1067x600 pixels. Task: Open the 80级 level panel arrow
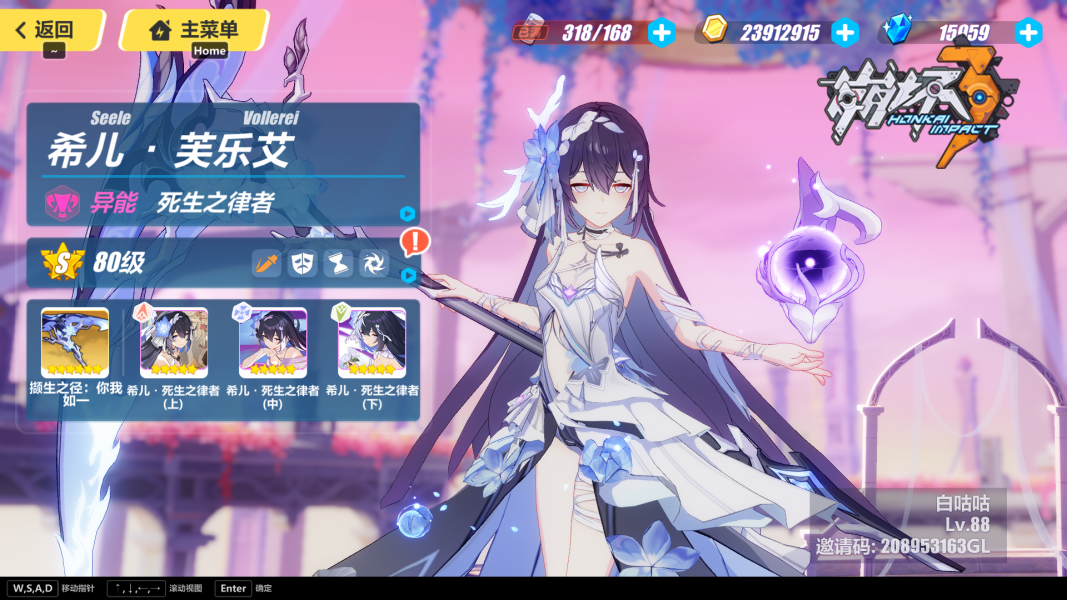click(x=407, y=274)
